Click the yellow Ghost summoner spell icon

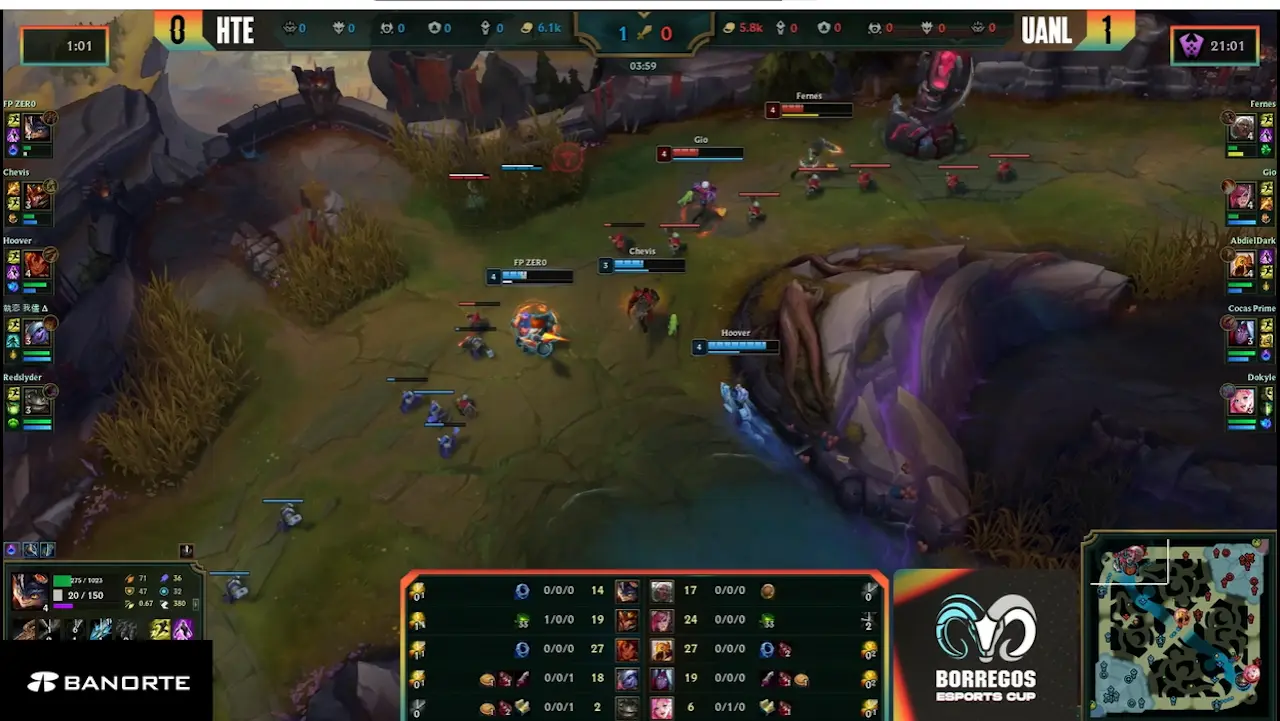[159, 629]
